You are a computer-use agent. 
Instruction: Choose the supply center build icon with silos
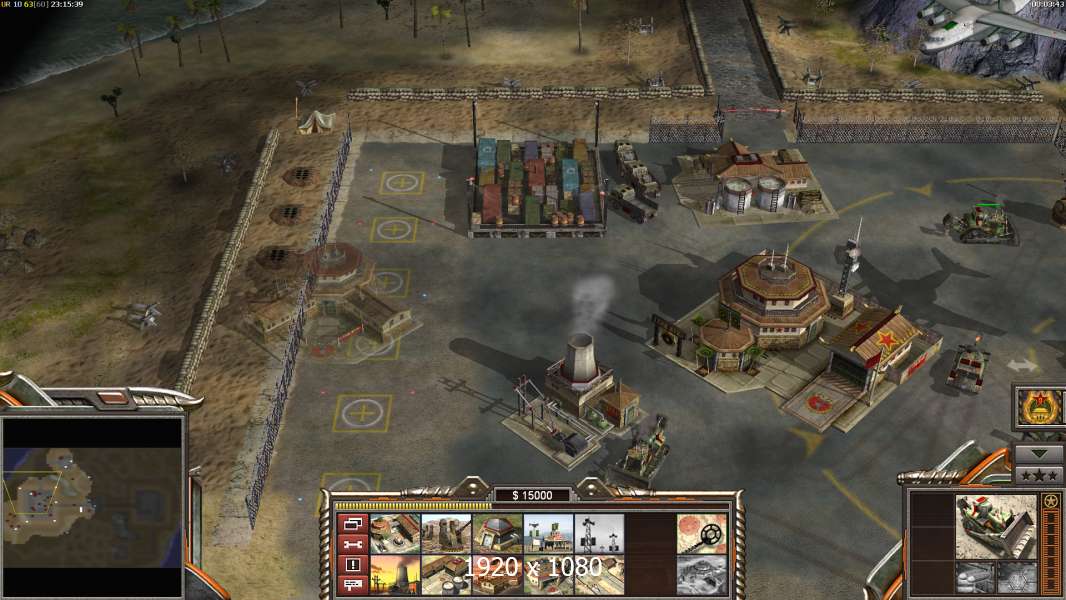tap(446, 576)
